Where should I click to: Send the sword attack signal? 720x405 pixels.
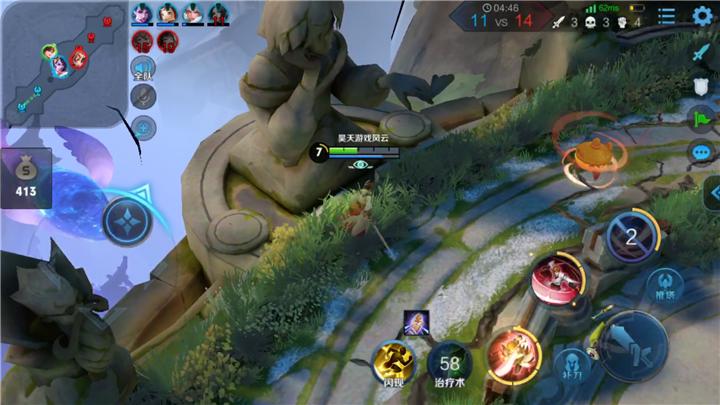[x=701, y=54]
